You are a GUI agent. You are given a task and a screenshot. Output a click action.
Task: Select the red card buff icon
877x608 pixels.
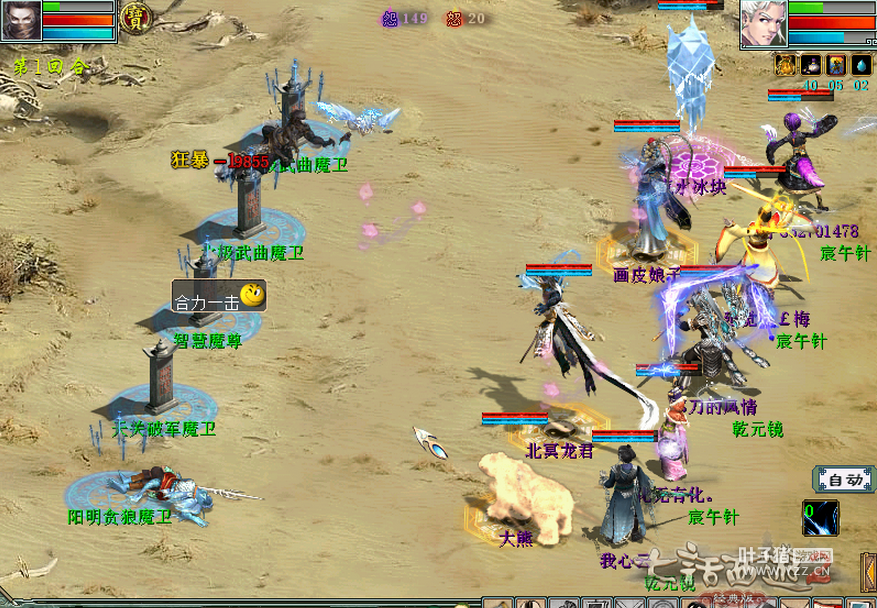click(x=836, y=65)
